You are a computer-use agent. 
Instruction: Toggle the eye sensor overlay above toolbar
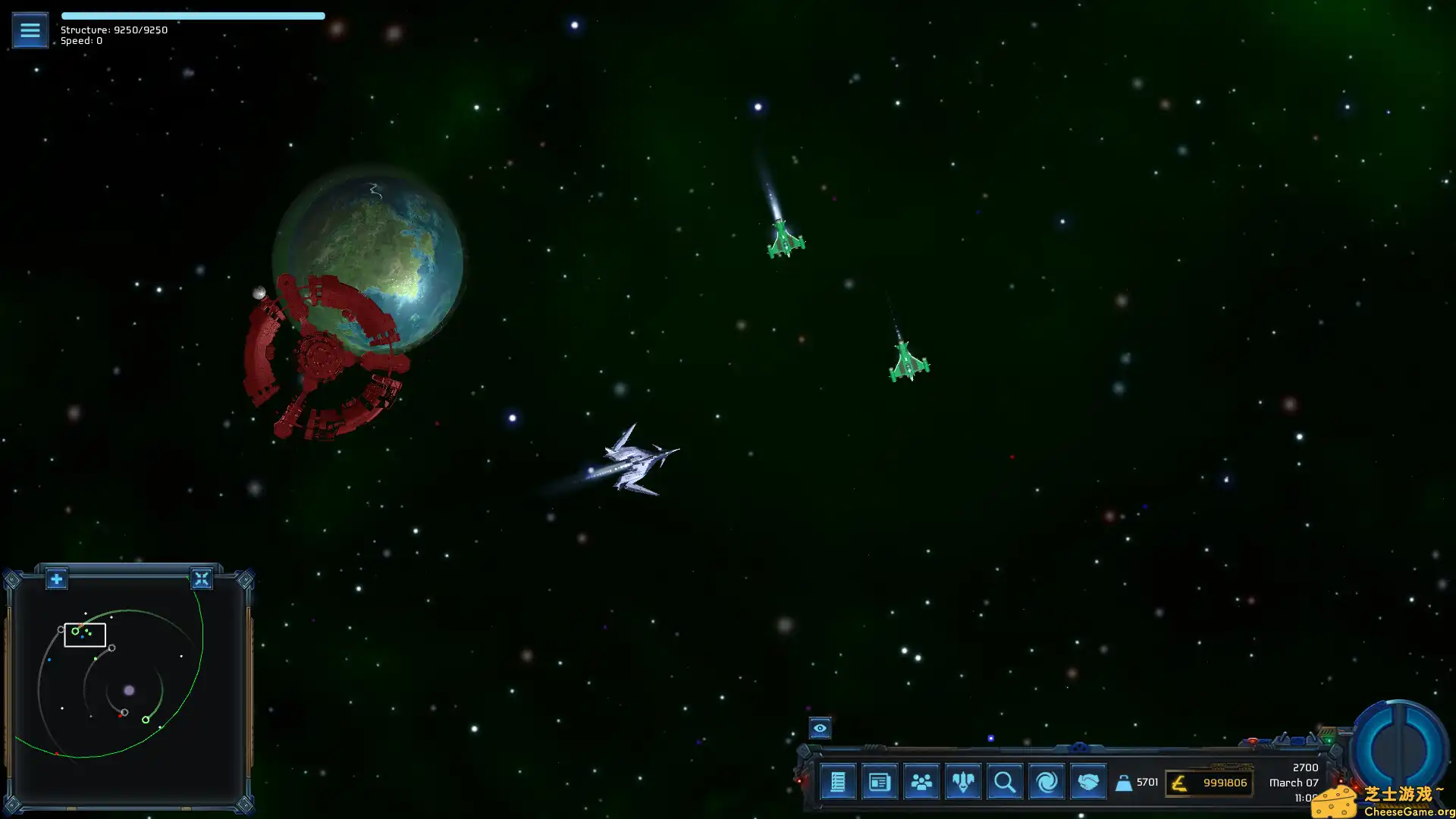pos(819,728)
